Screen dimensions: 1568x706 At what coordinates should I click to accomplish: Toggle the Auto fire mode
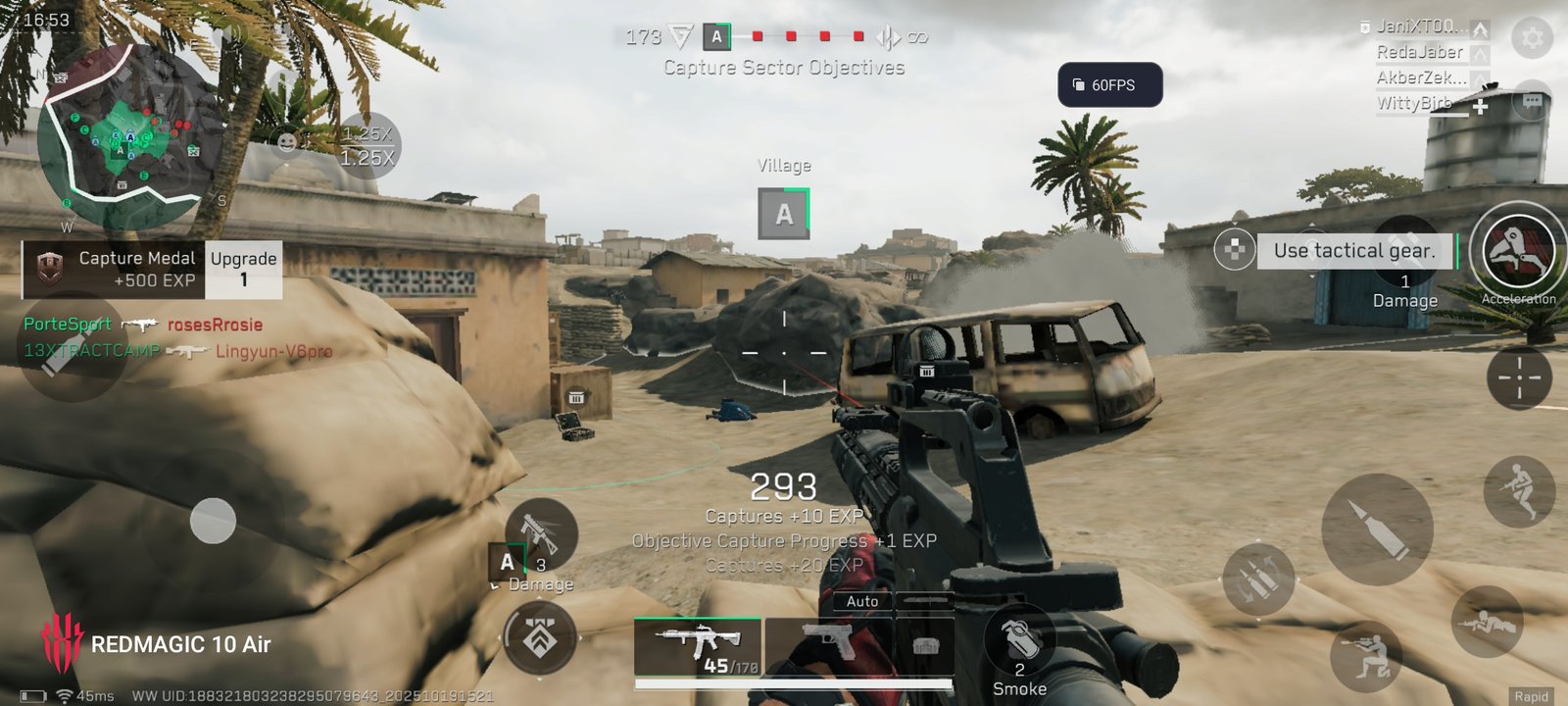pyautogui.click(x=862, y=601)
